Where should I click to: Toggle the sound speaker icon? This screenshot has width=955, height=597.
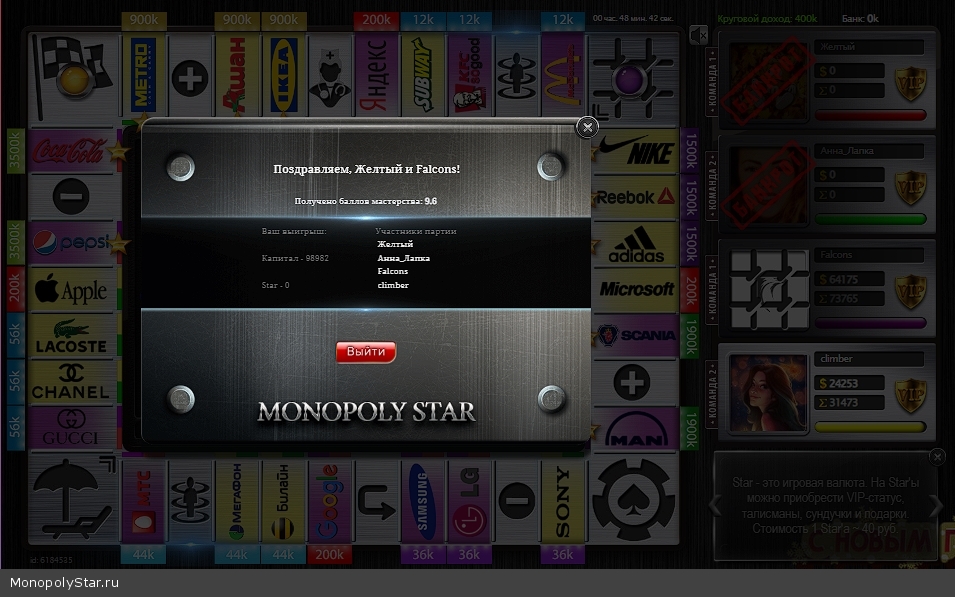tap(698, 35)
